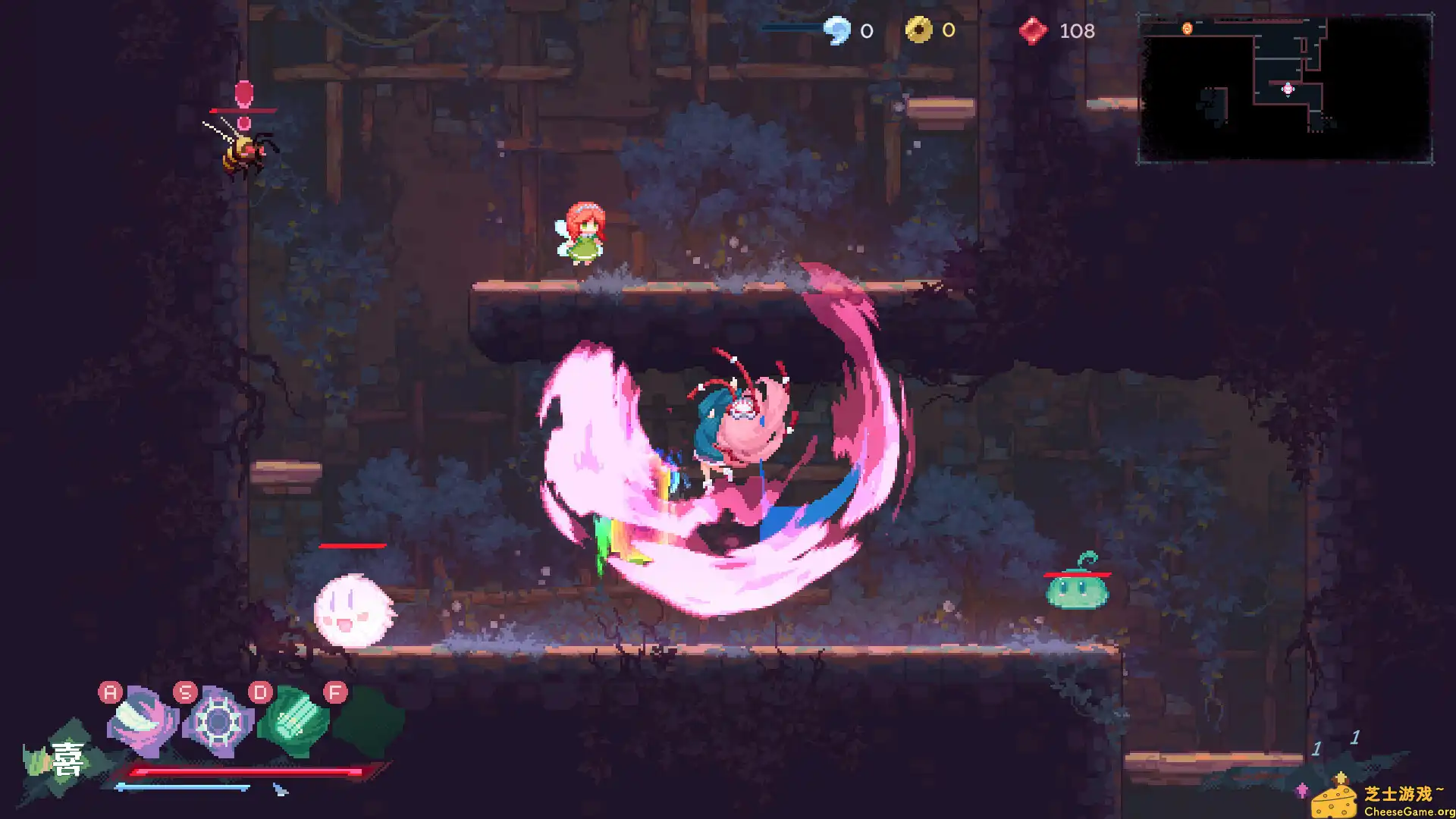
Task: Select the empty dark green skill slot
Action: [369, 721]
